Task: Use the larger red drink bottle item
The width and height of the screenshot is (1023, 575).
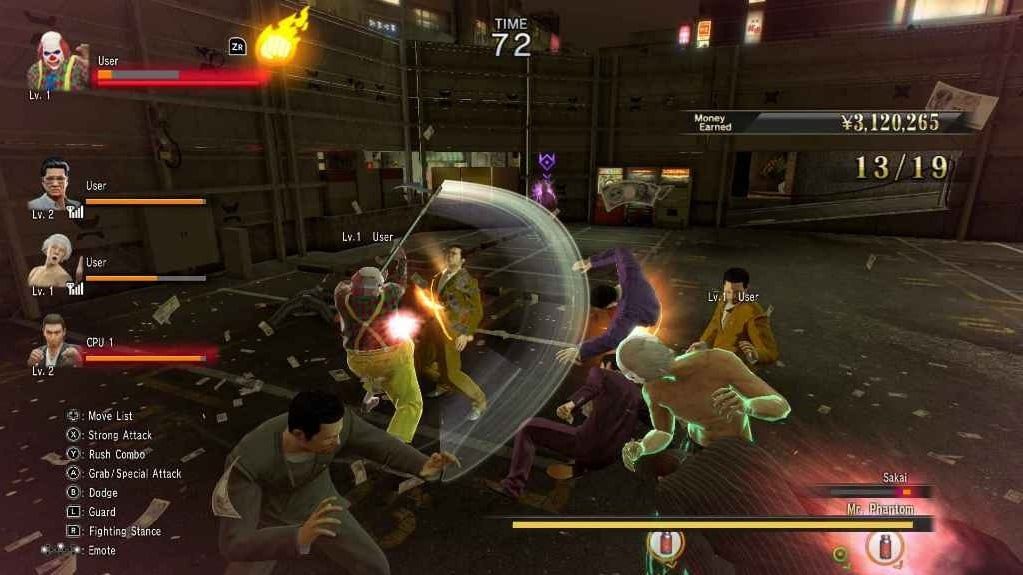Action: click(884, 546)
